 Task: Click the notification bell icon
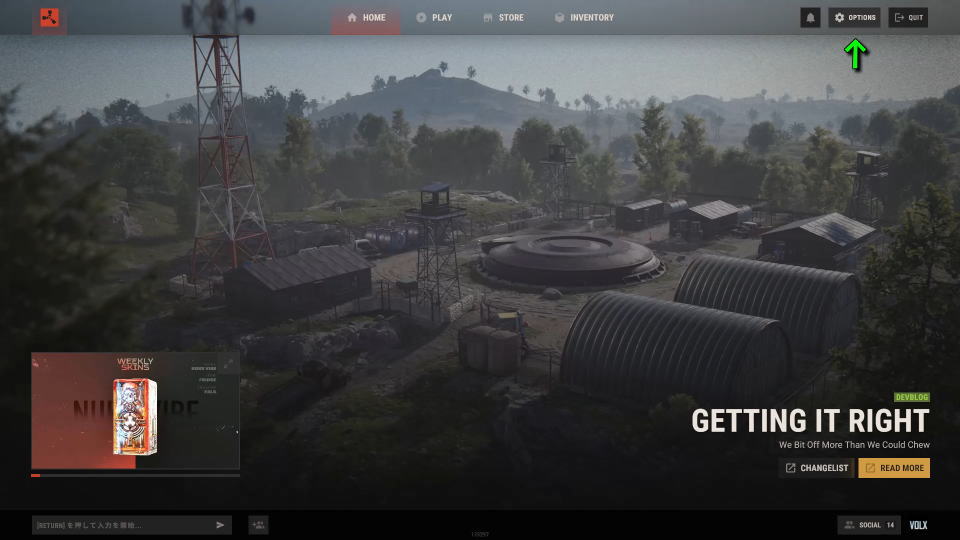[810, 18]
